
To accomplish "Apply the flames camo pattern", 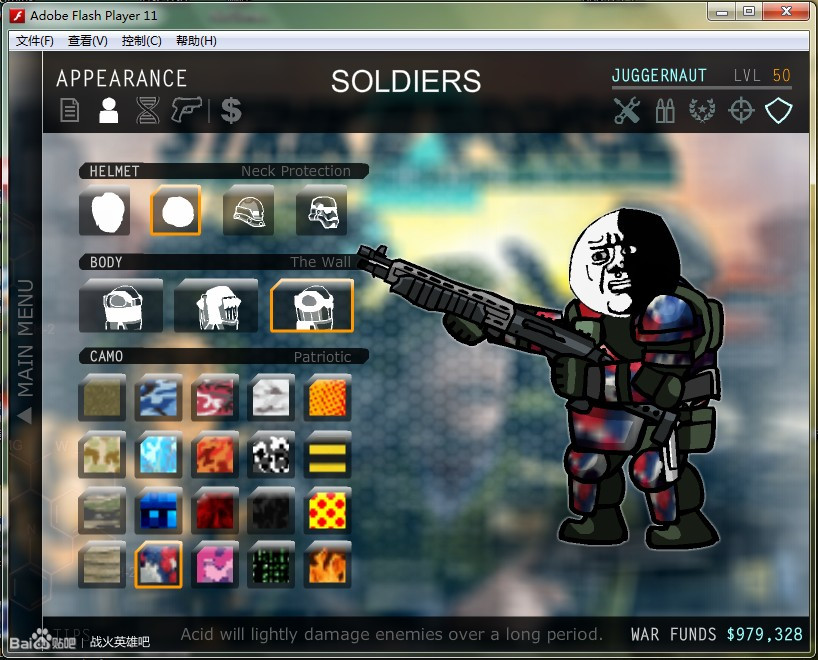I will coord(327,565).
